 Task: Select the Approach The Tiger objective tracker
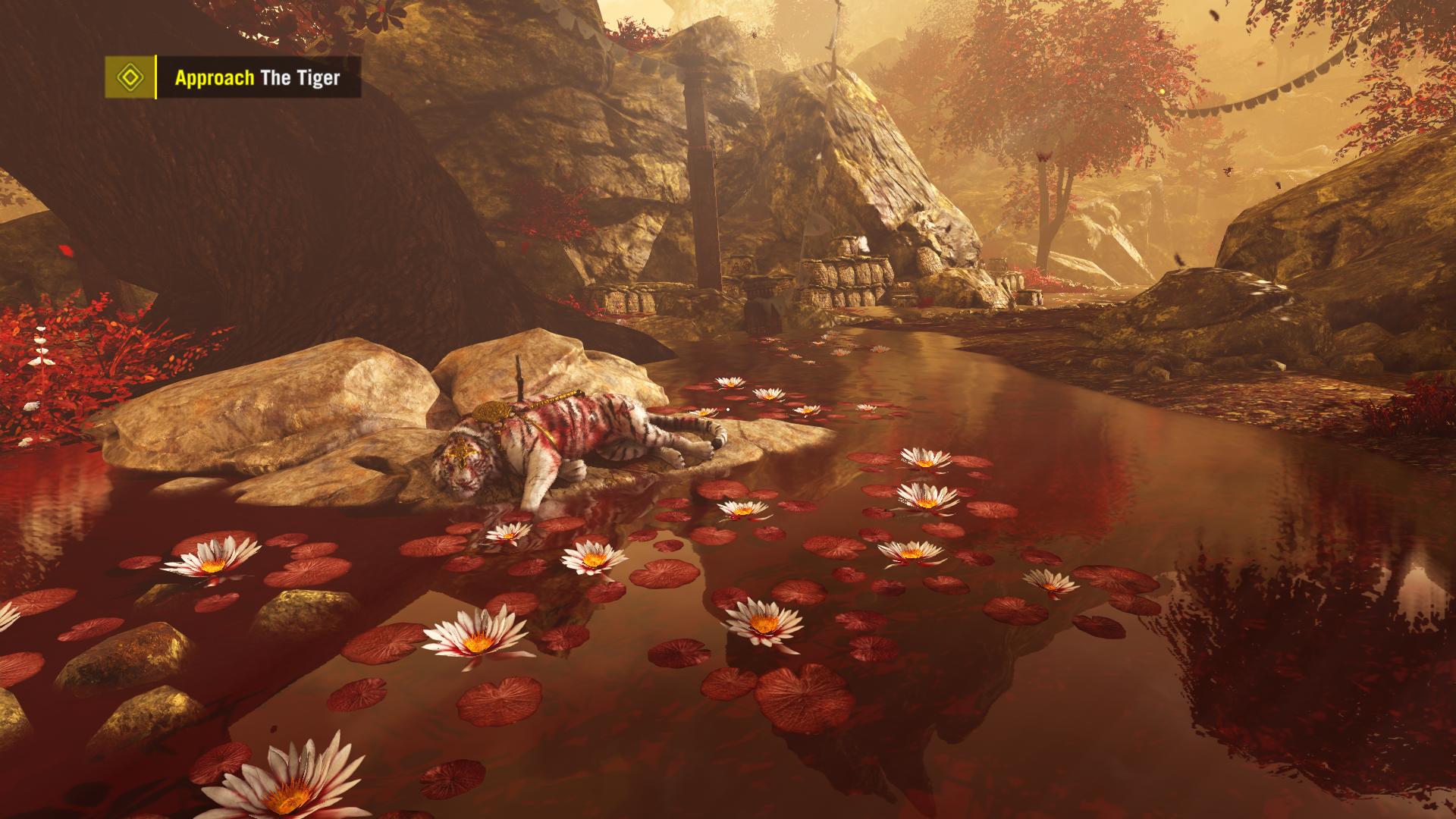coord(258,77)
